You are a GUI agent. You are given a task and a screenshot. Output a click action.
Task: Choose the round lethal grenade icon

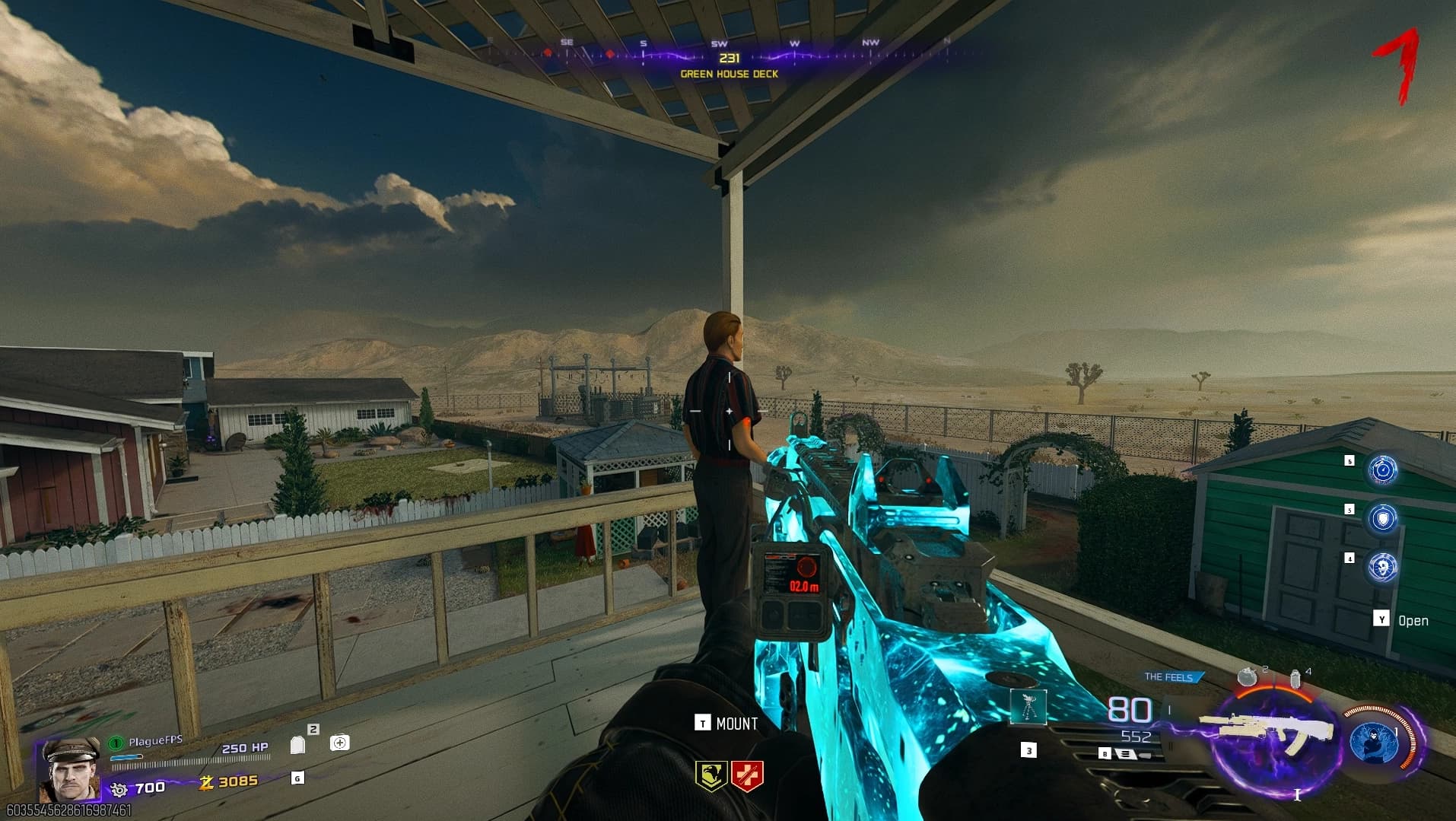pos(1247,676)
